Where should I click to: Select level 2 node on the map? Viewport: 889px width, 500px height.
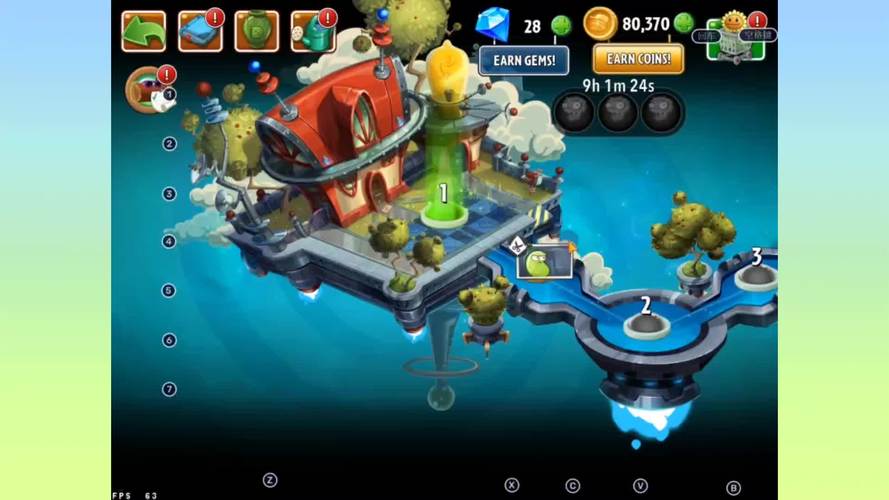click(x=645, y=322)
